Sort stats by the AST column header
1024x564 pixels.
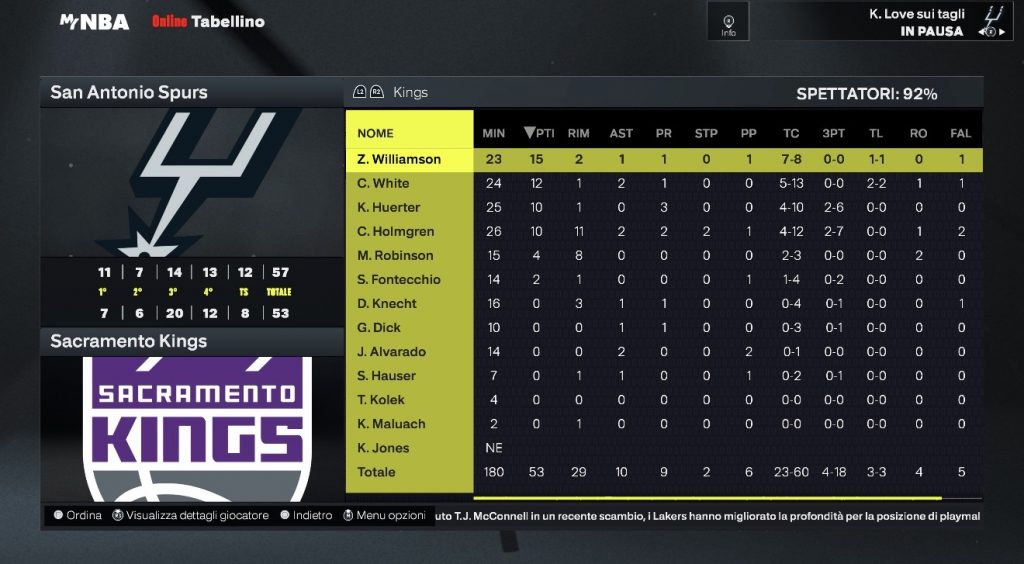pyautogui.click(x=621, y=133)
